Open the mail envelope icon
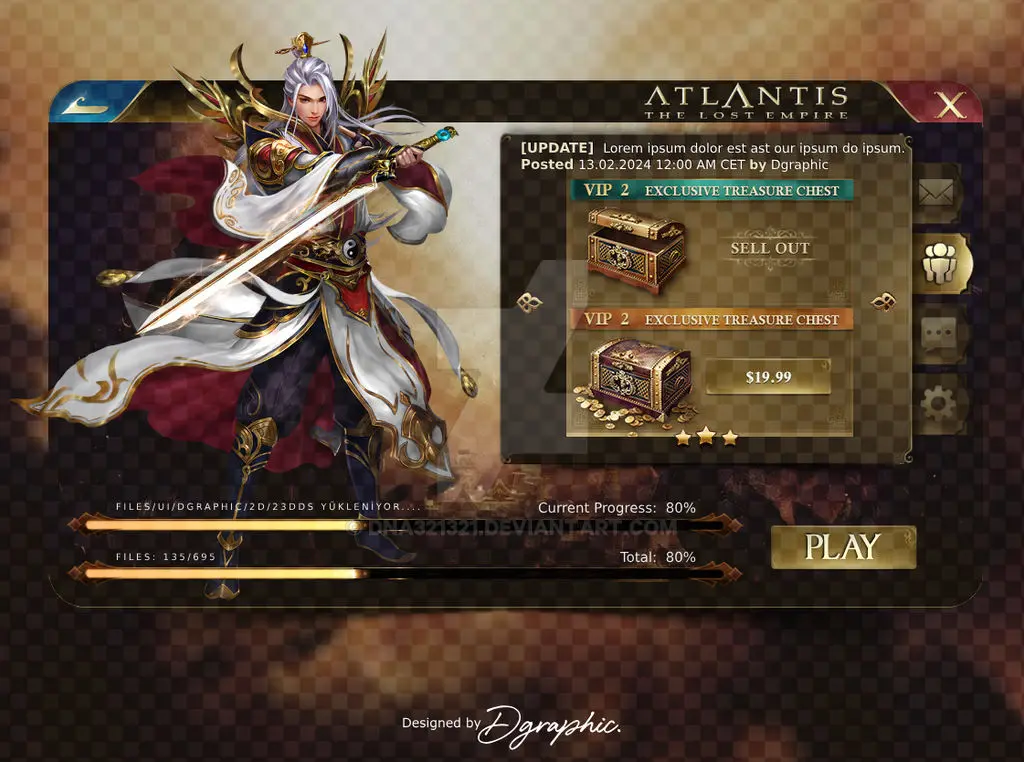Screen dimensions: 1024x762 tap(936, 193)
